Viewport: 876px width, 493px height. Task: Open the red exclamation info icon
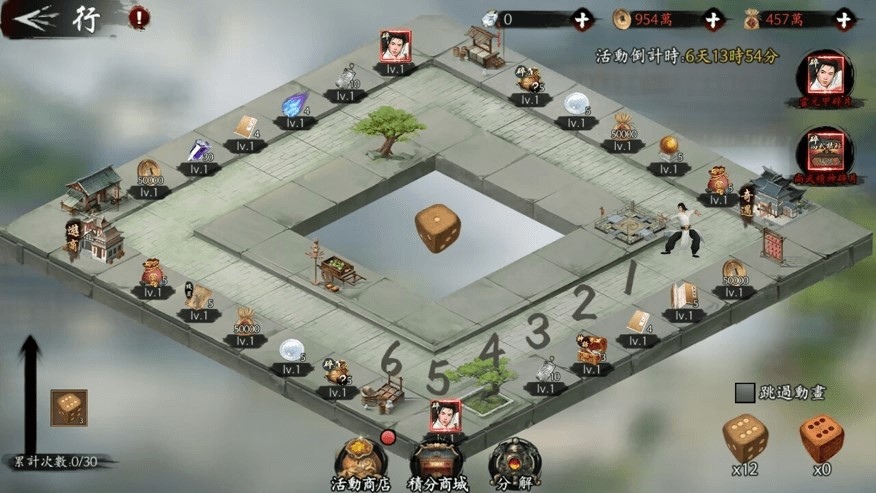(x=139, y=17)
